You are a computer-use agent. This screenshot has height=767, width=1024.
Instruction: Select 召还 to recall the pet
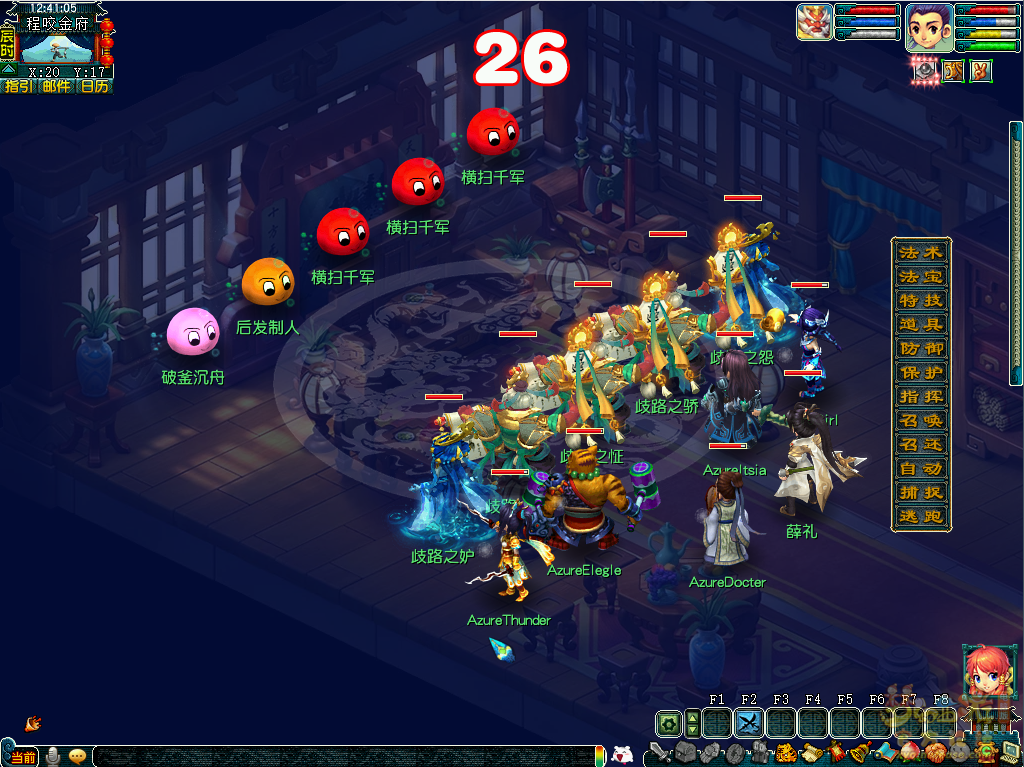pyautogui.click(x=920, y=444)
